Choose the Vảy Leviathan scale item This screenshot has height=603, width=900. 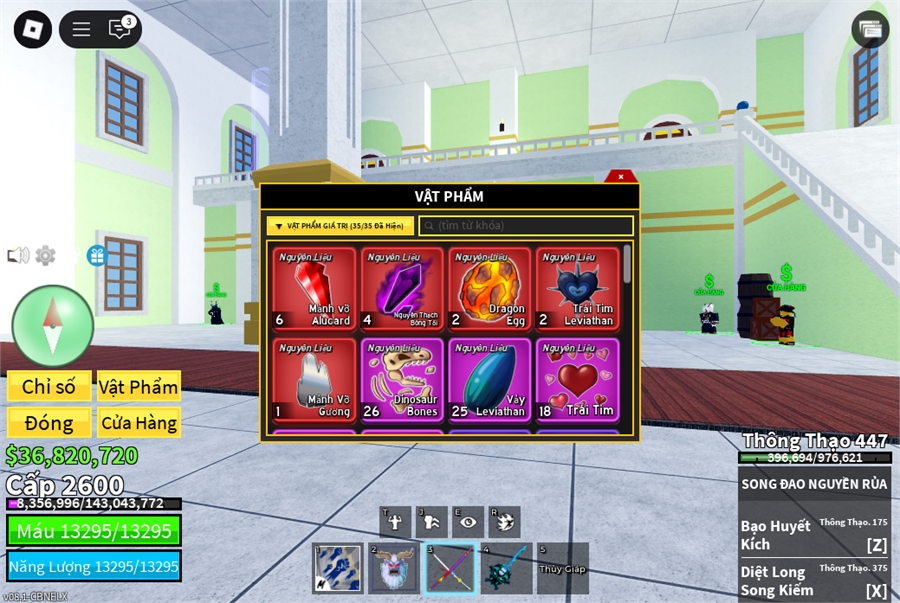pyautogui.click(x=490, y=380)
